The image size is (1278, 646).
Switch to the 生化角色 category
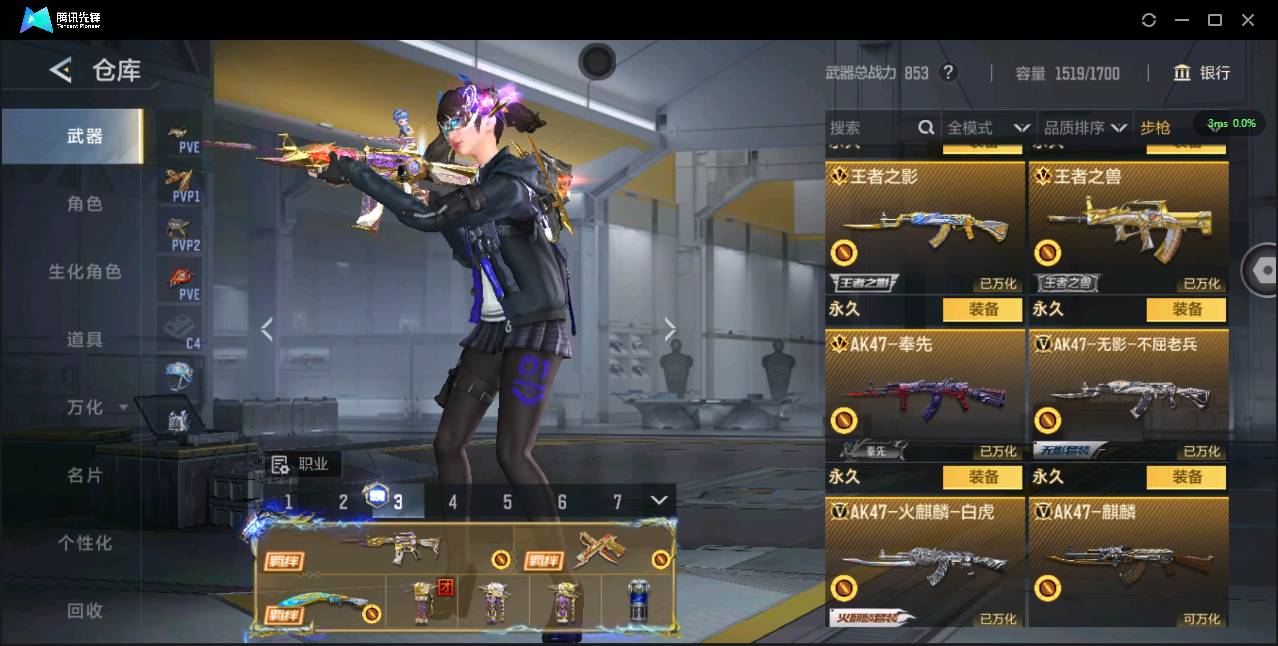(x=85, y=272)
